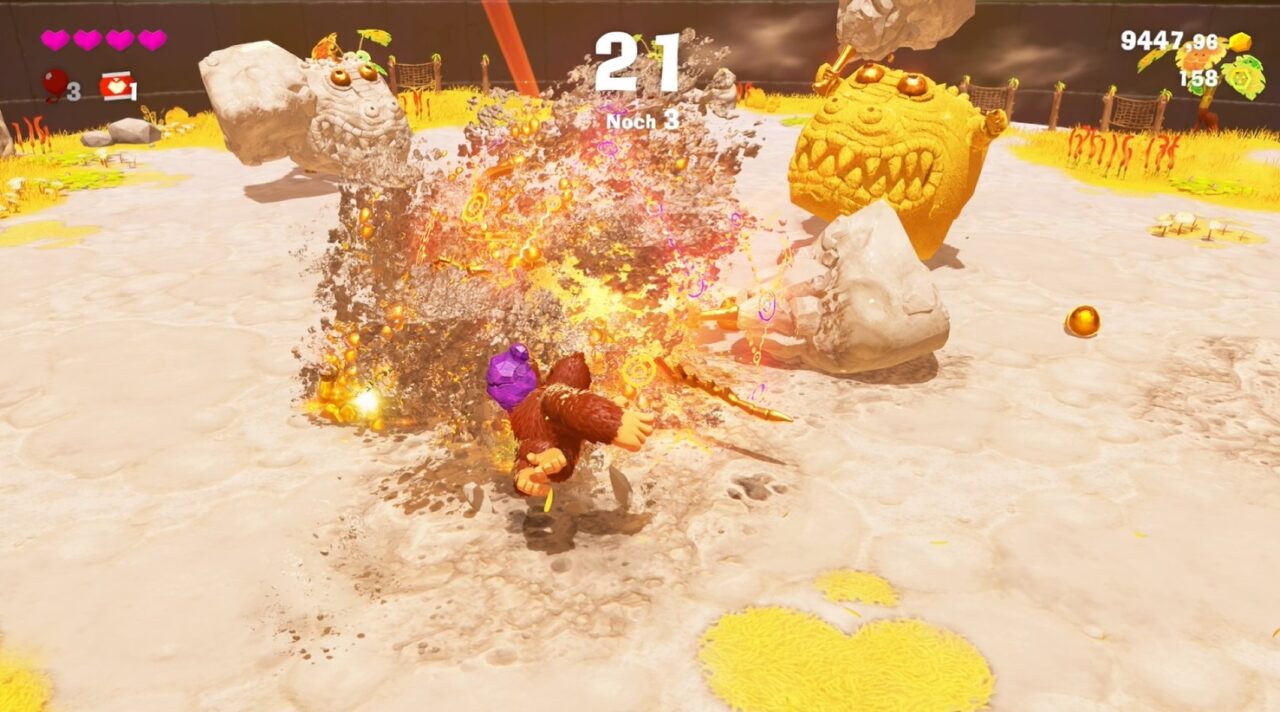This screenshot has height=712, width=1280.
Task: Select the red heart juice can icon
Action: click(x=115, y=86)
